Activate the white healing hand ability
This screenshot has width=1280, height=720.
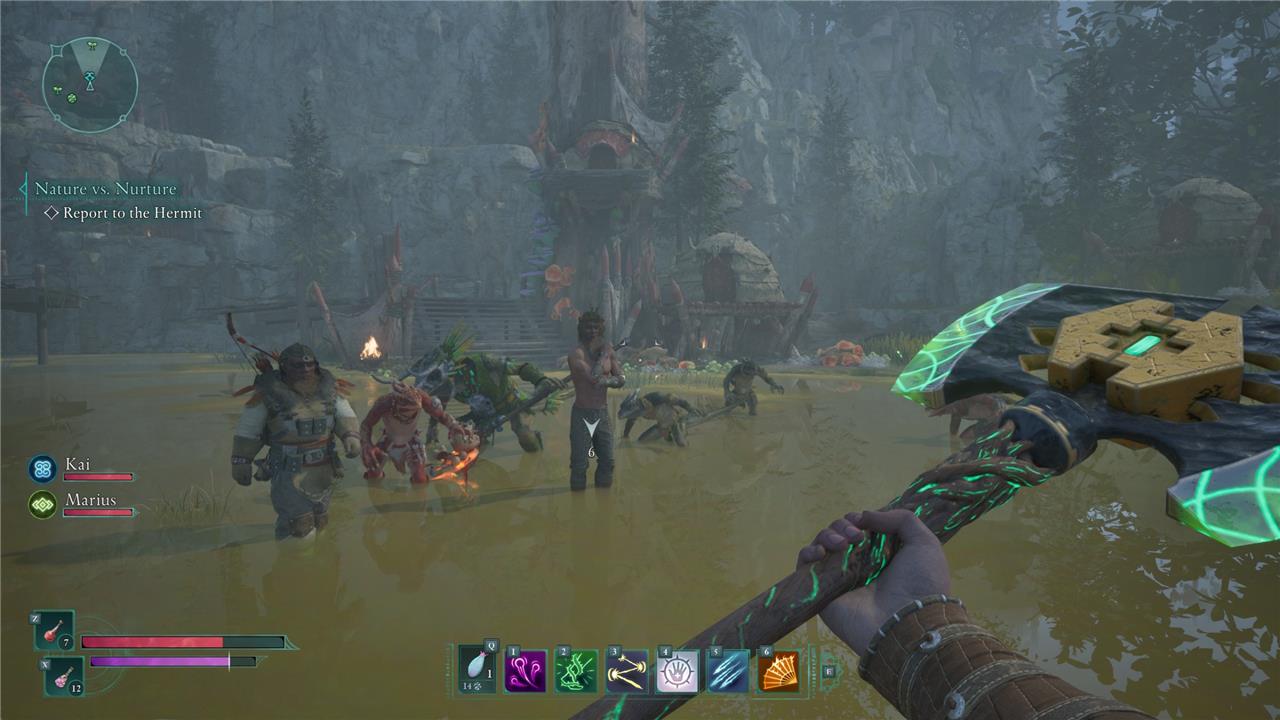point(677,671)
